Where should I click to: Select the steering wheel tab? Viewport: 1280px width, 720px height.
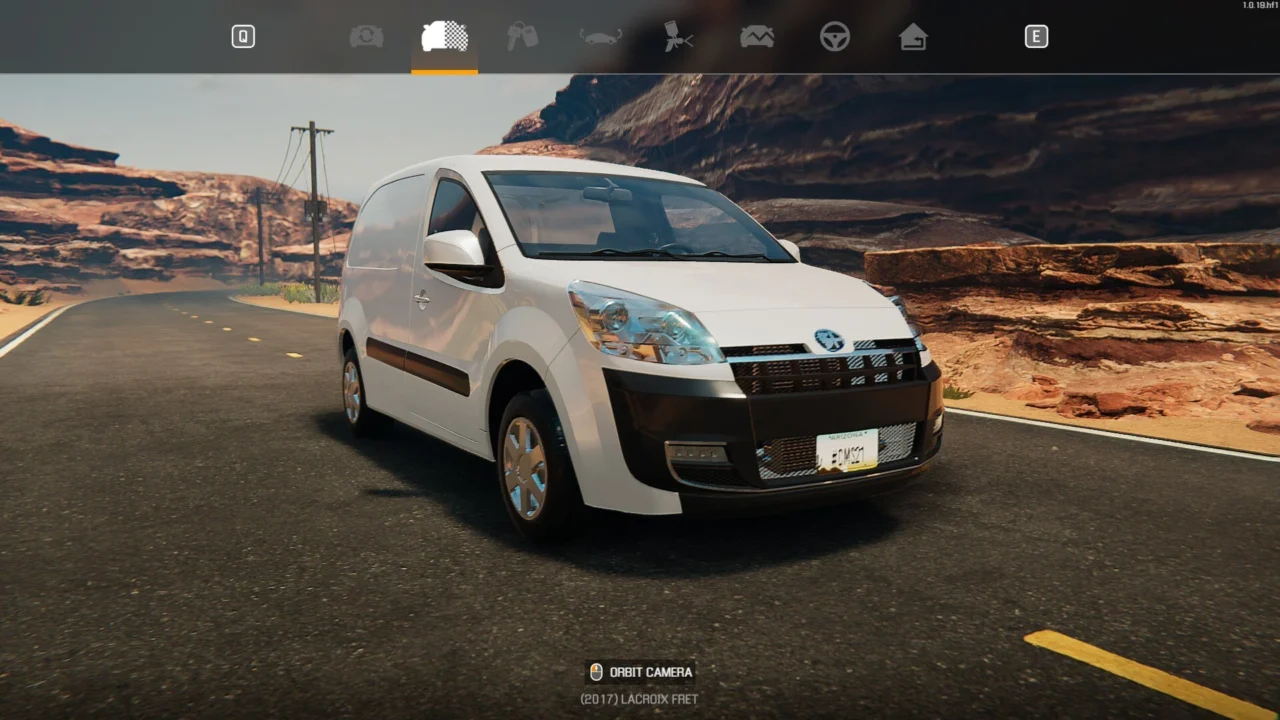(834, 37)
